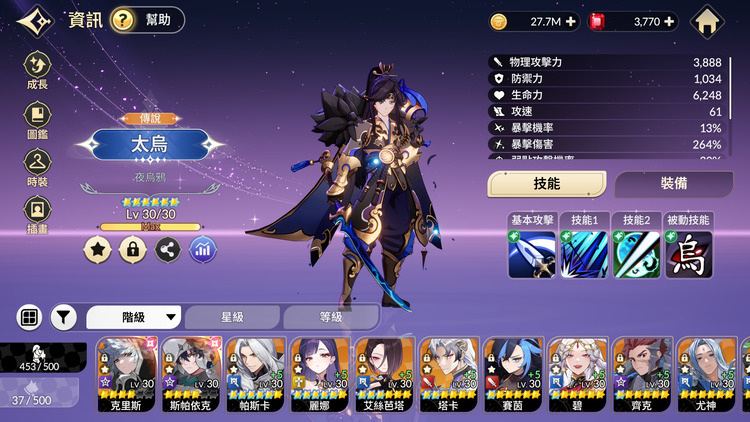Screen dimensions: 750x422
Task: Open the 階級 sort dropdown
Action: click(x=136, y=317)
